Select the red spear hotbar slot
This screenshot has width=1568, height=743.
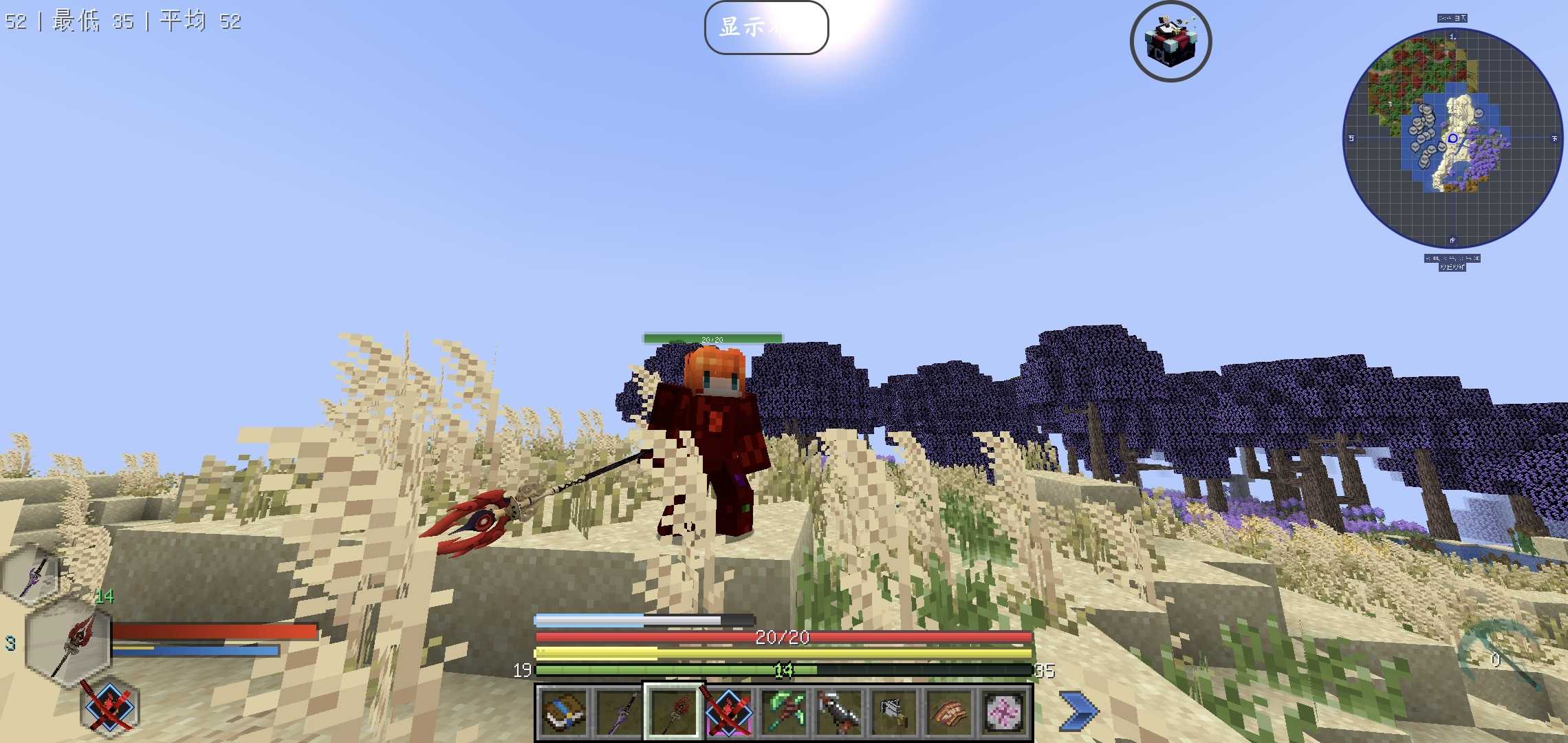(x=673, y=712)
